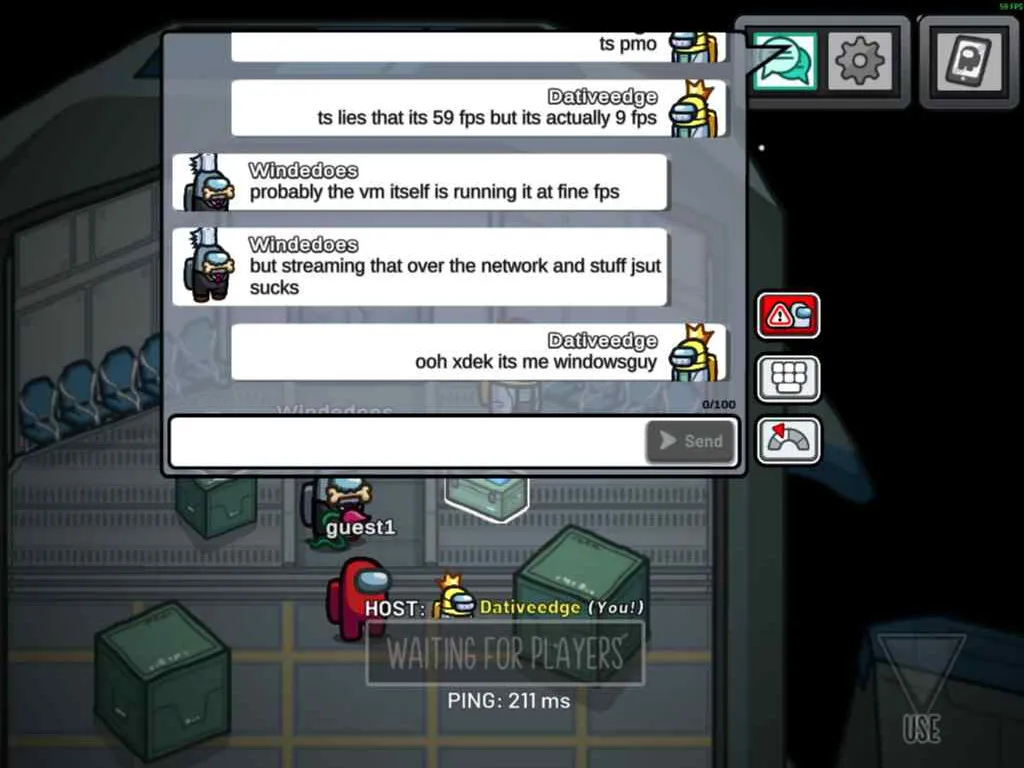The width and height of the screenshot is (1024, 768).
Task: Close the chat via the speech bubble icon
Action: (784, 61)
